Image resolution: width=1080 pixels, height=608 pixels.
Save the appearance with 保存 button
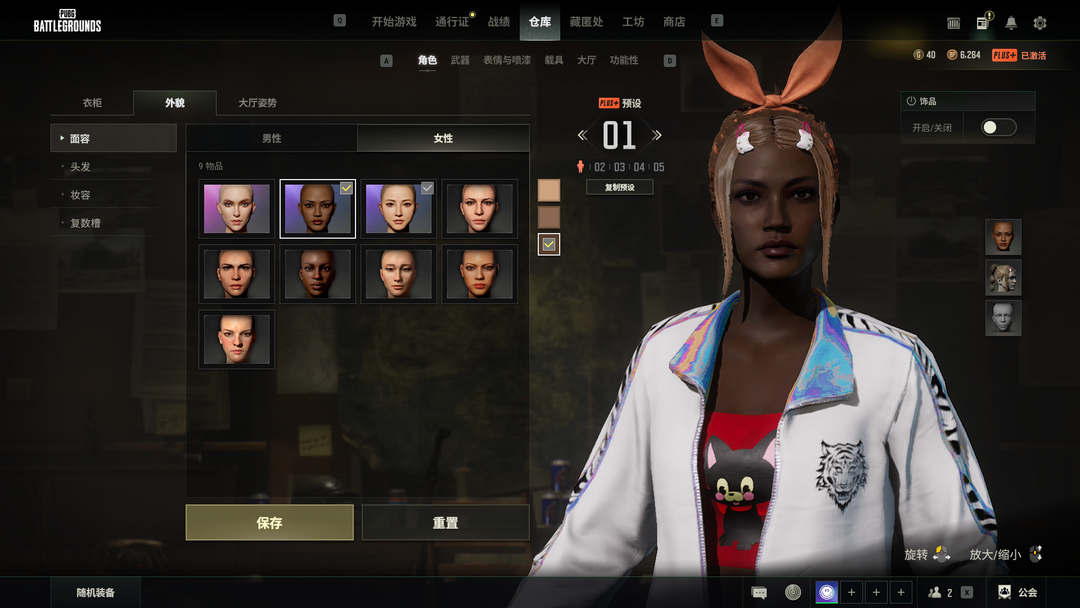click(x=269, y=522)
